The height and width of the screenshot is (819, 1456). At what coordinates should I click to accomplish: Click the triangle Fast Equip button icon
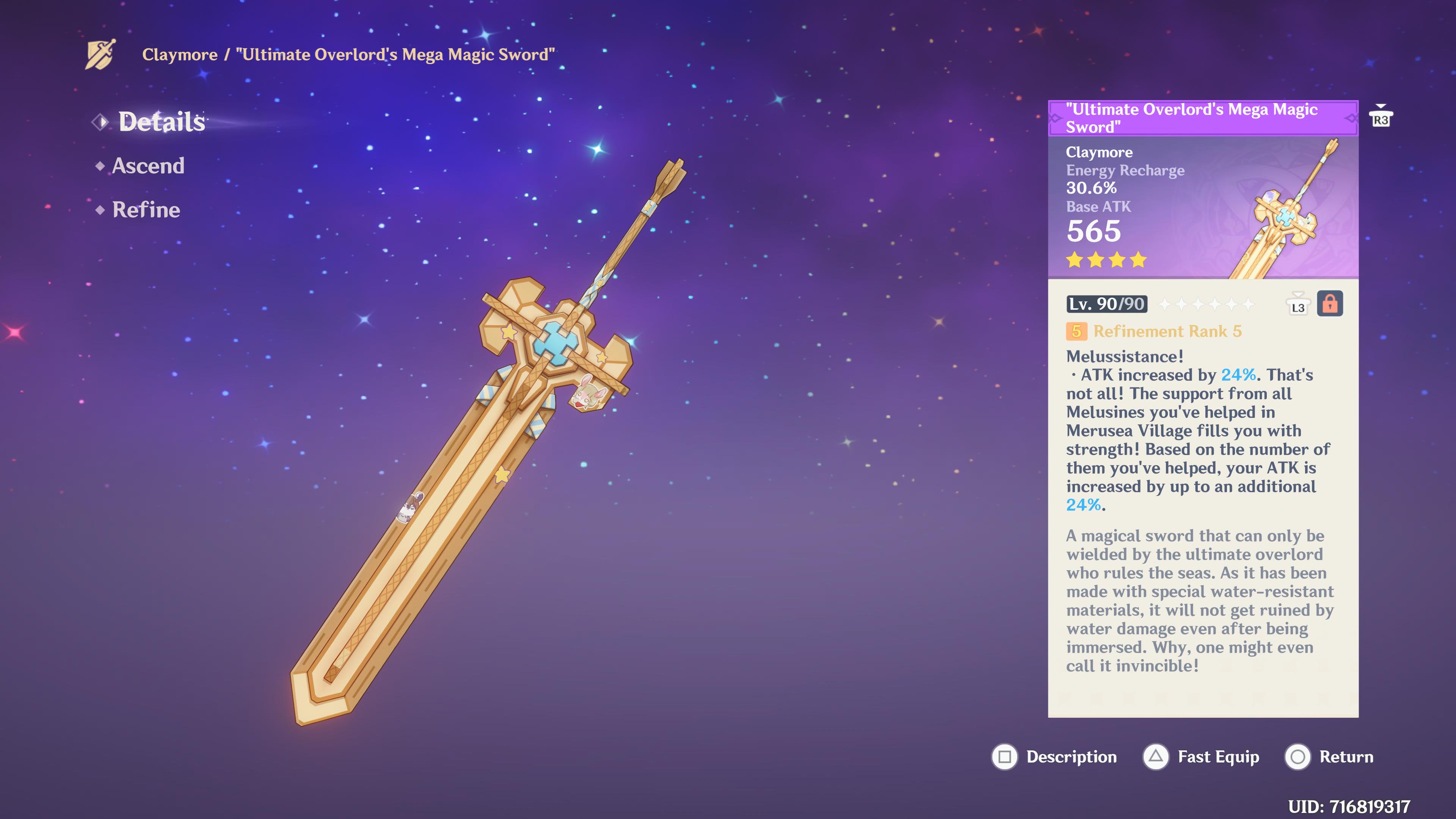pos(1156,758)
